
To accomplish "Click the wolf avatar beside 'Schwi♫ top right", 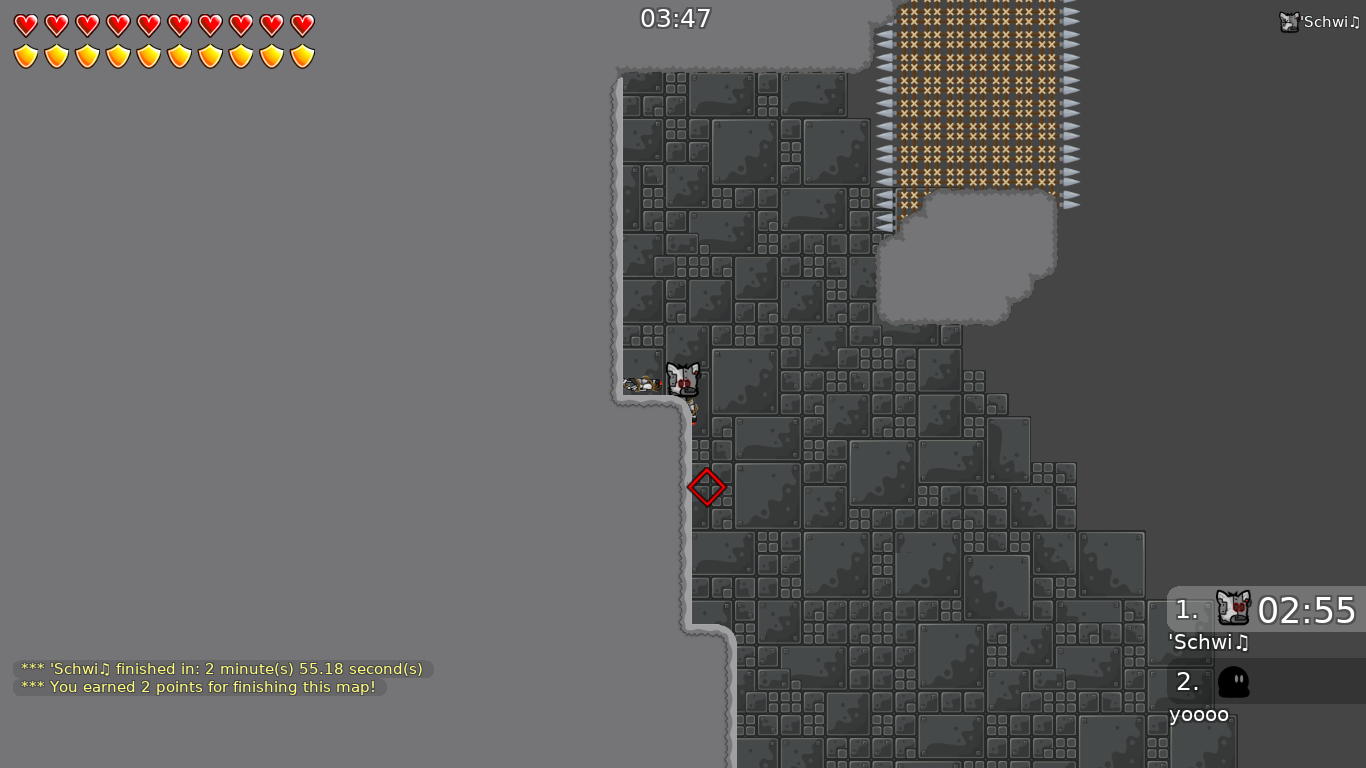I will click(x=1290, y=20).
